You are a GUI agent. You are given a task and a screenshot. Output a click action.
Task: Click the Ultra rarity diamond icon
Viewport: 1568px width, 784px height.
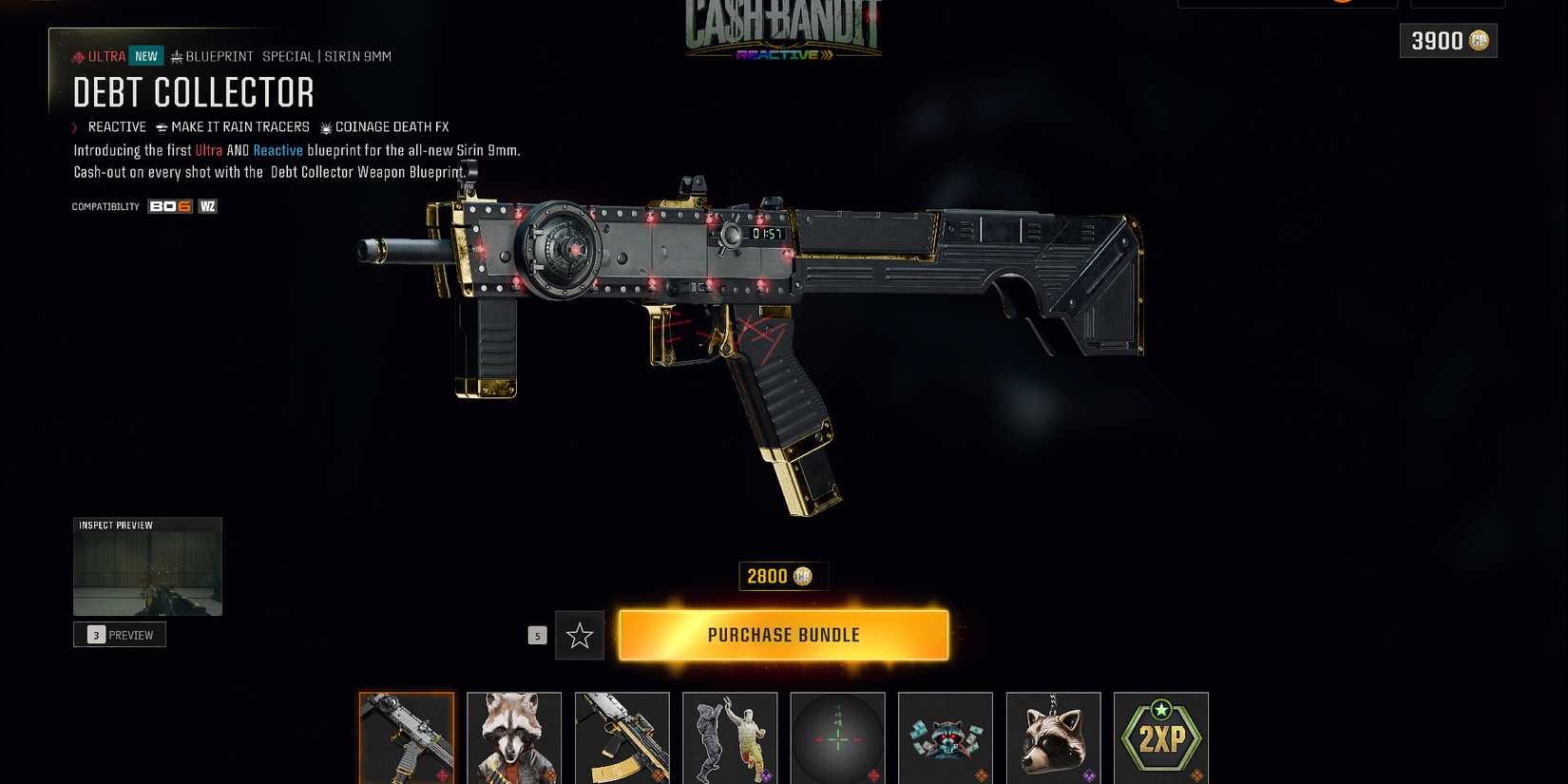(x=78, y=56)
